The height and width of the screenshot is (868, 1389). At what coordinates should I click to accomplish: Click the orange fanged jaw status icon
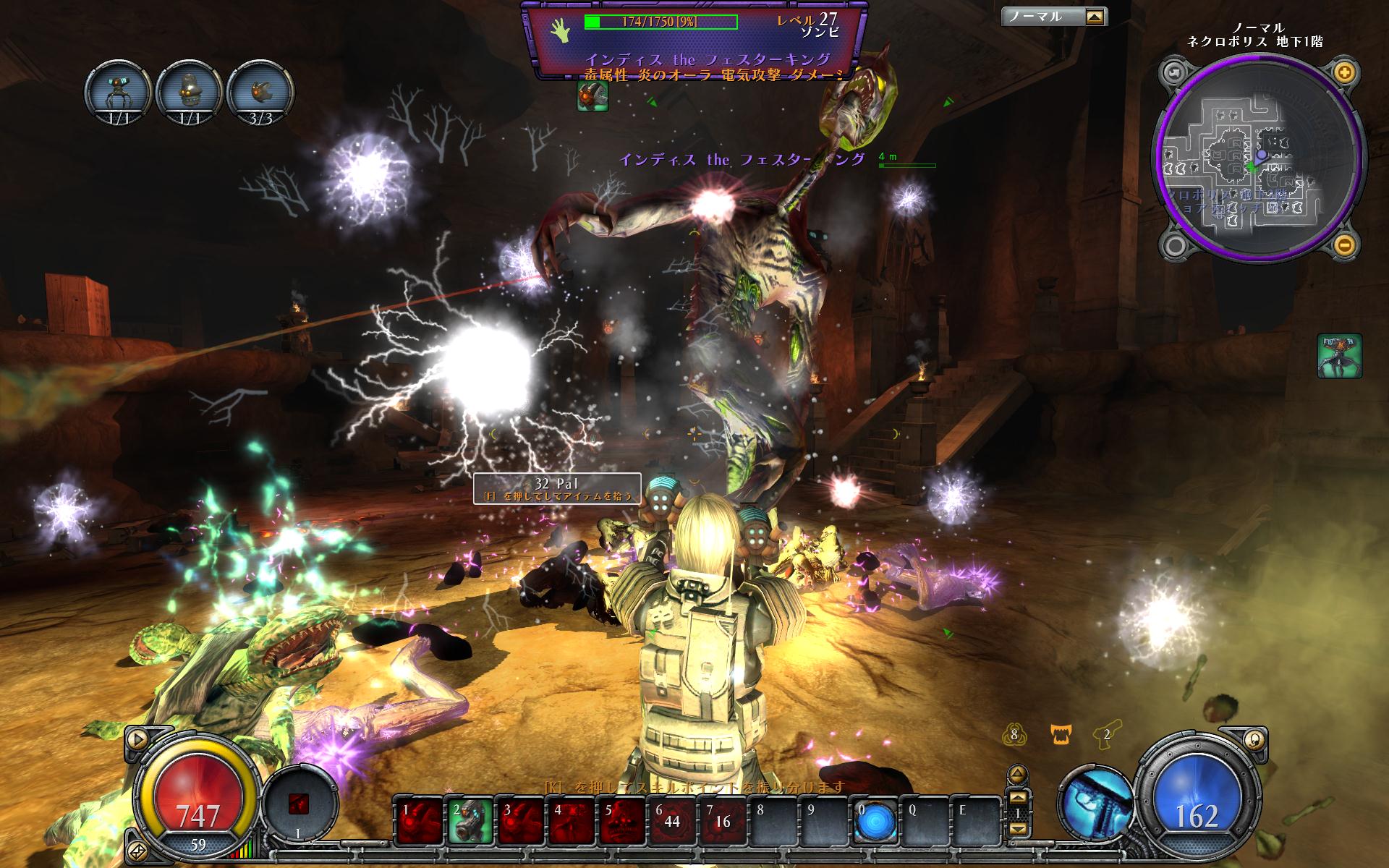1060,736
